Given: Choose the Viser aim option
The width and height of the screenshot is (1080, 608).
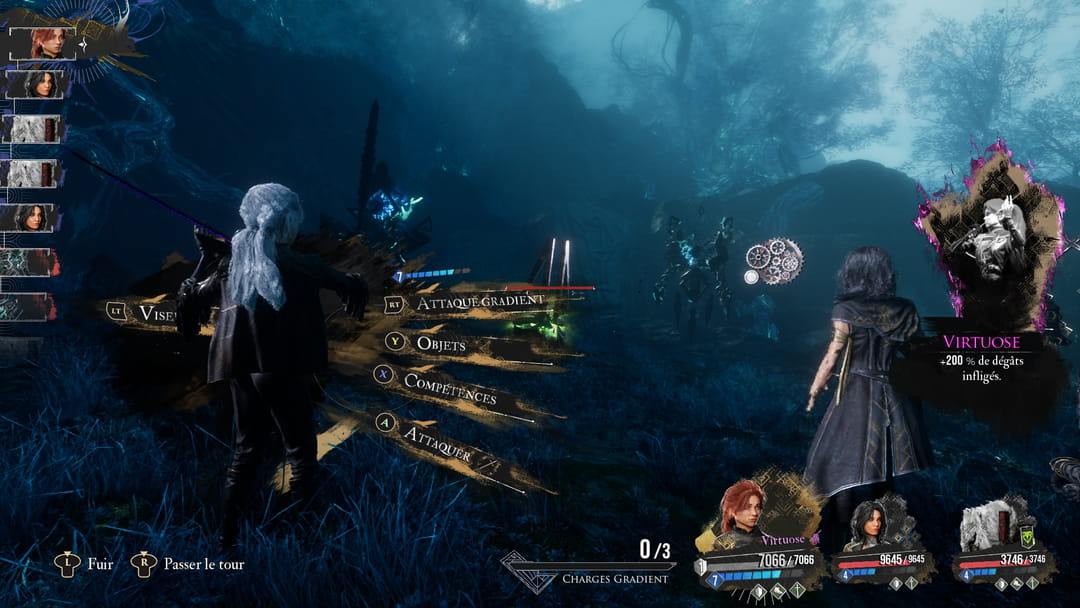Looking at the screenshot, I should pyautogui.click(x=150, y=313).
